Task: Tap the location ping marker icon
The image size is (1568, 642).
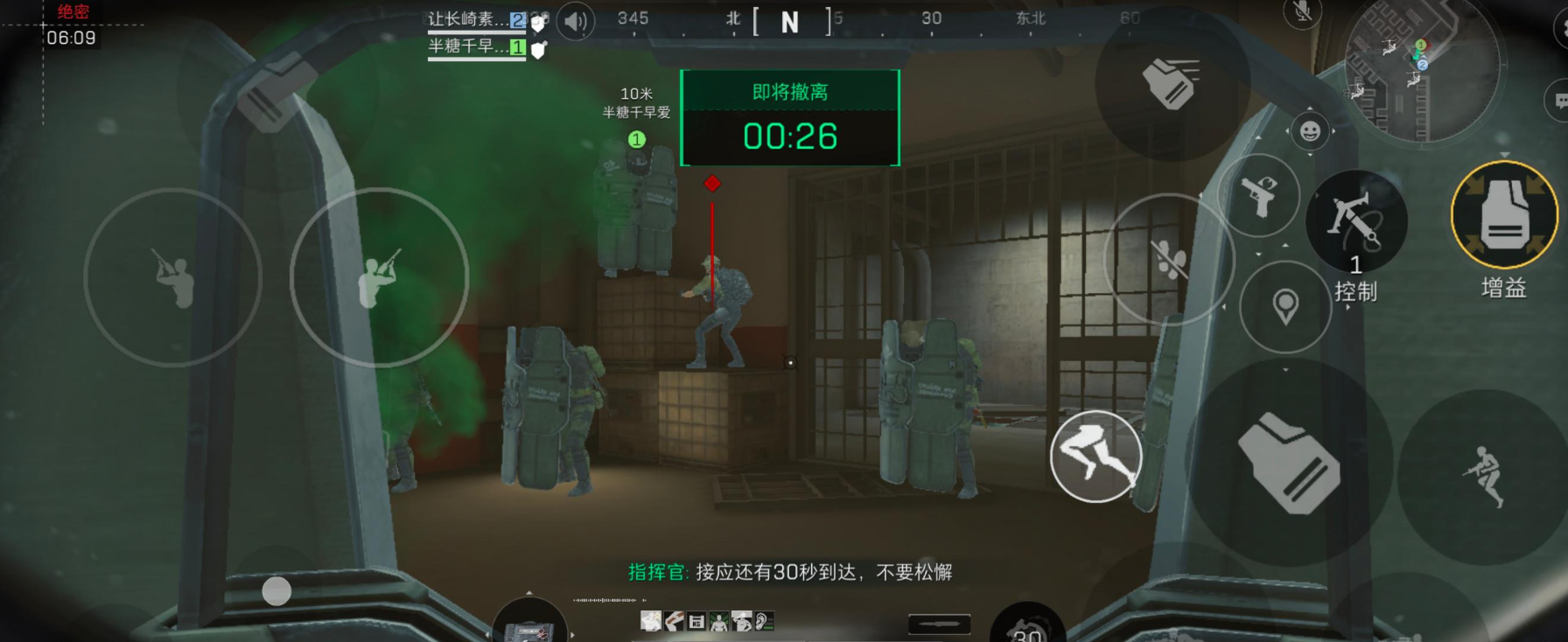Action: click(x=1284, y=307)
